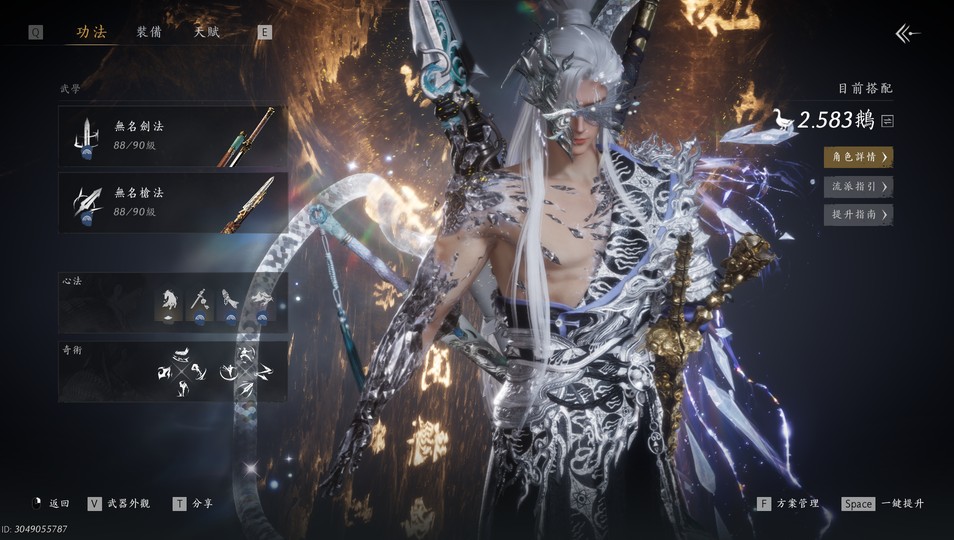Open 方案管理 loadout management
The image size is (954, 540).
pyautogui.click(x=789, y=504)
